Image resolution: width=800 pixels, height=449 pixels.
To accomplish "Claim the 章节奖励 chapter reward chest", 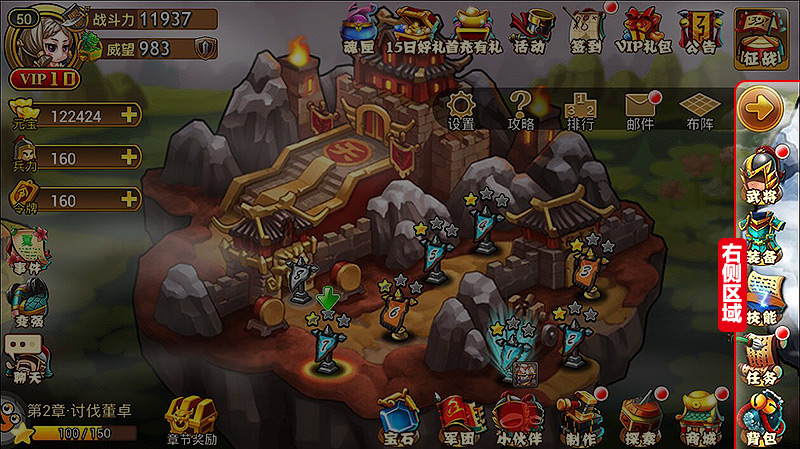I will (x=190, y=420).
